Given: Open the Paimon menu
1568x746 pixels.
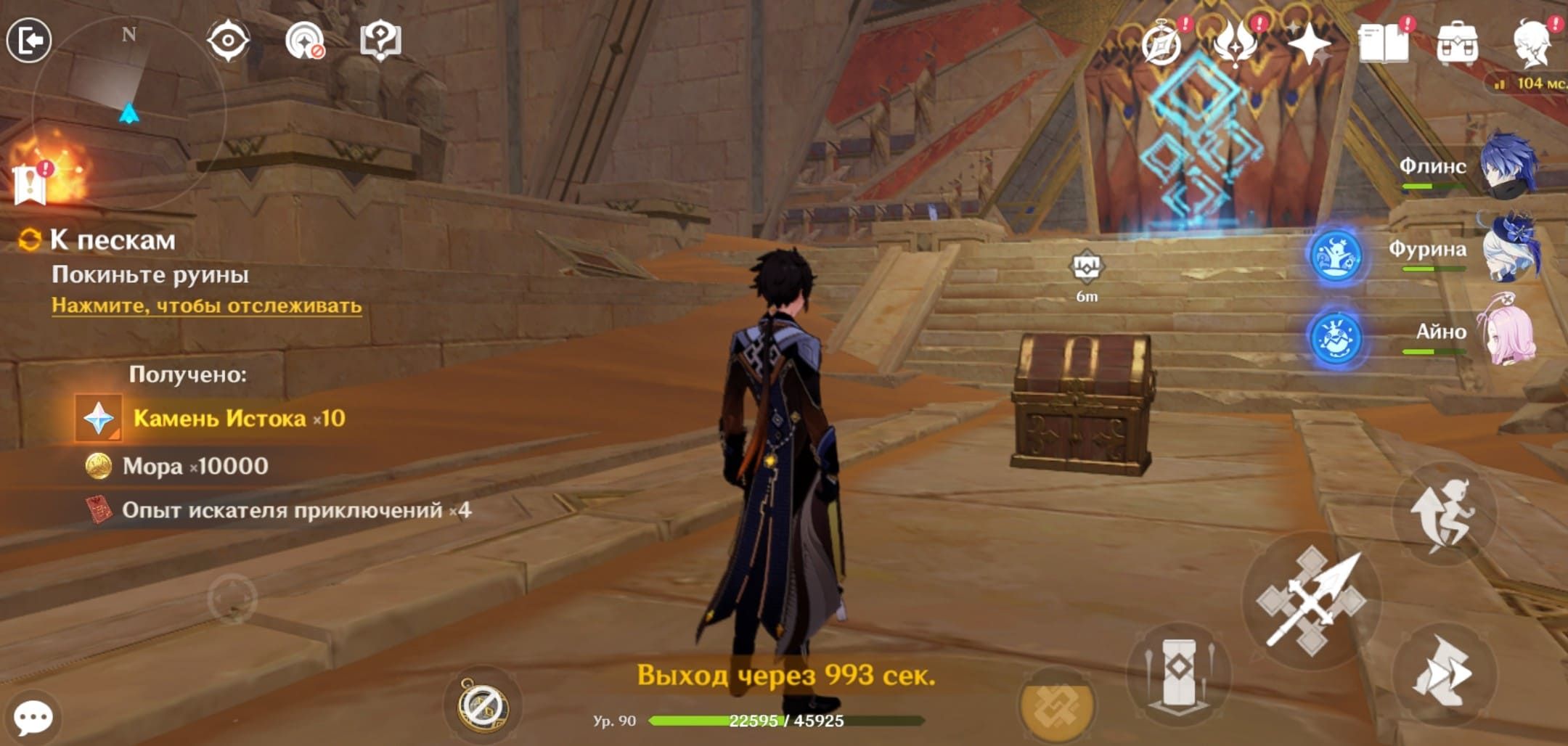Looking at the screenshot, I should point(1533,42).
